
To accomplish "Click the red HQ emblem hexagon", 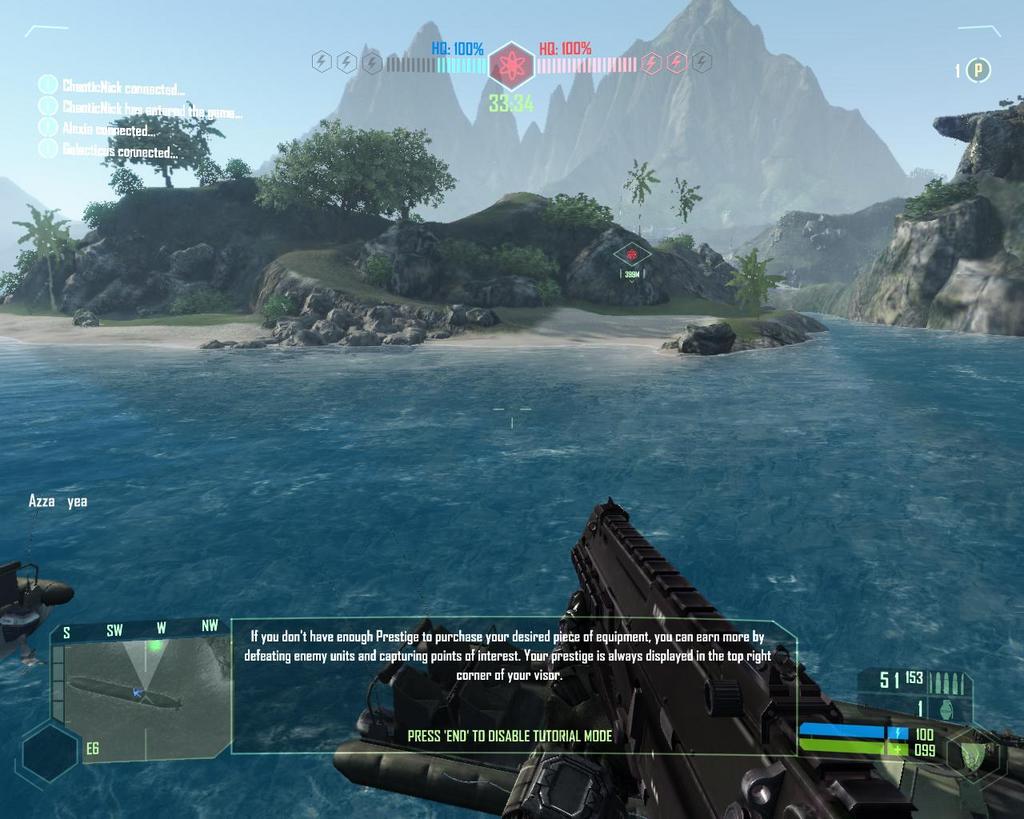I will [511, 66].
